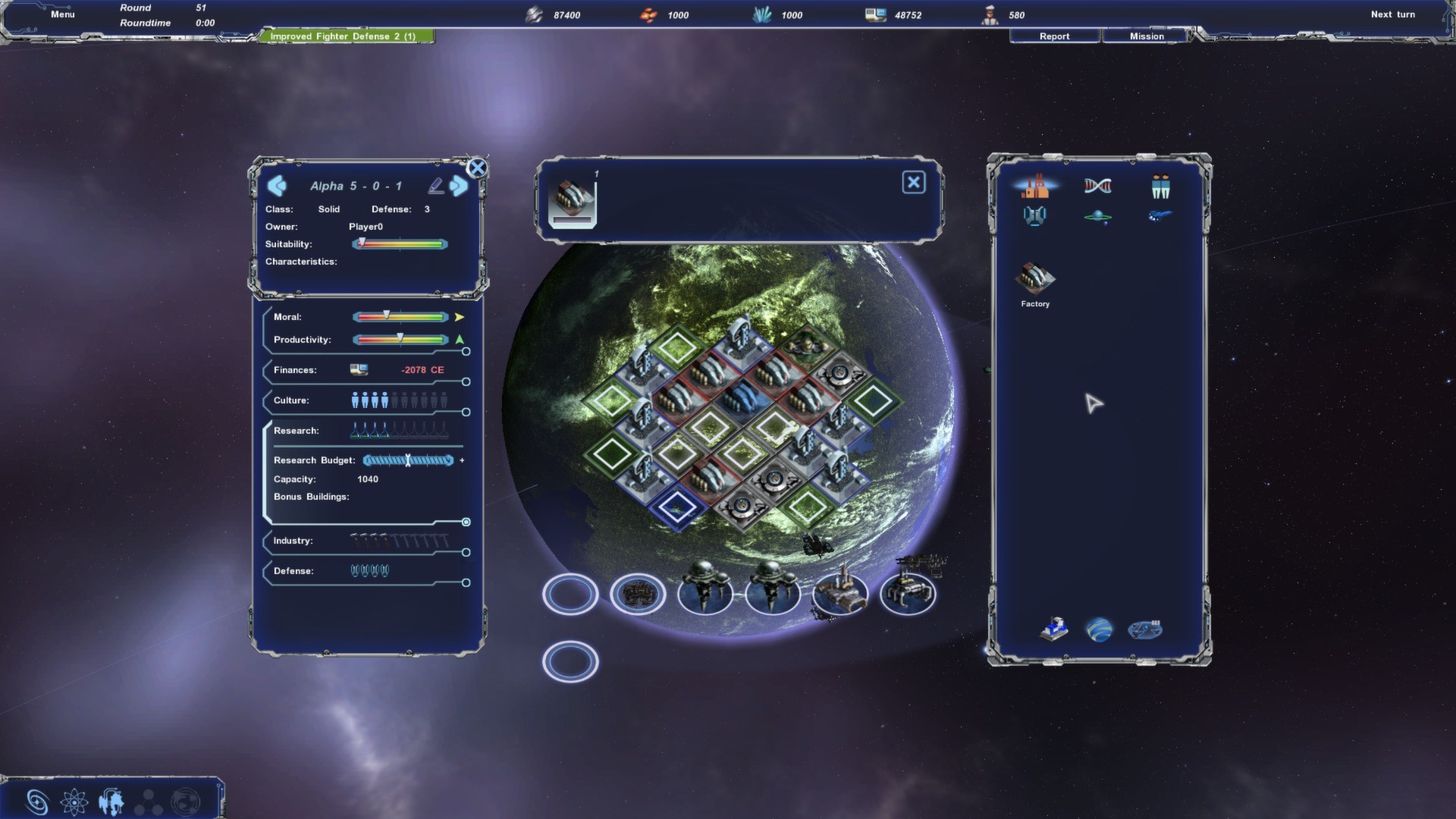This screenshot has width=1456, height=819.
Task: Go to the previous planet arrow
Action: pyautogui.click(x=277, y=186)
